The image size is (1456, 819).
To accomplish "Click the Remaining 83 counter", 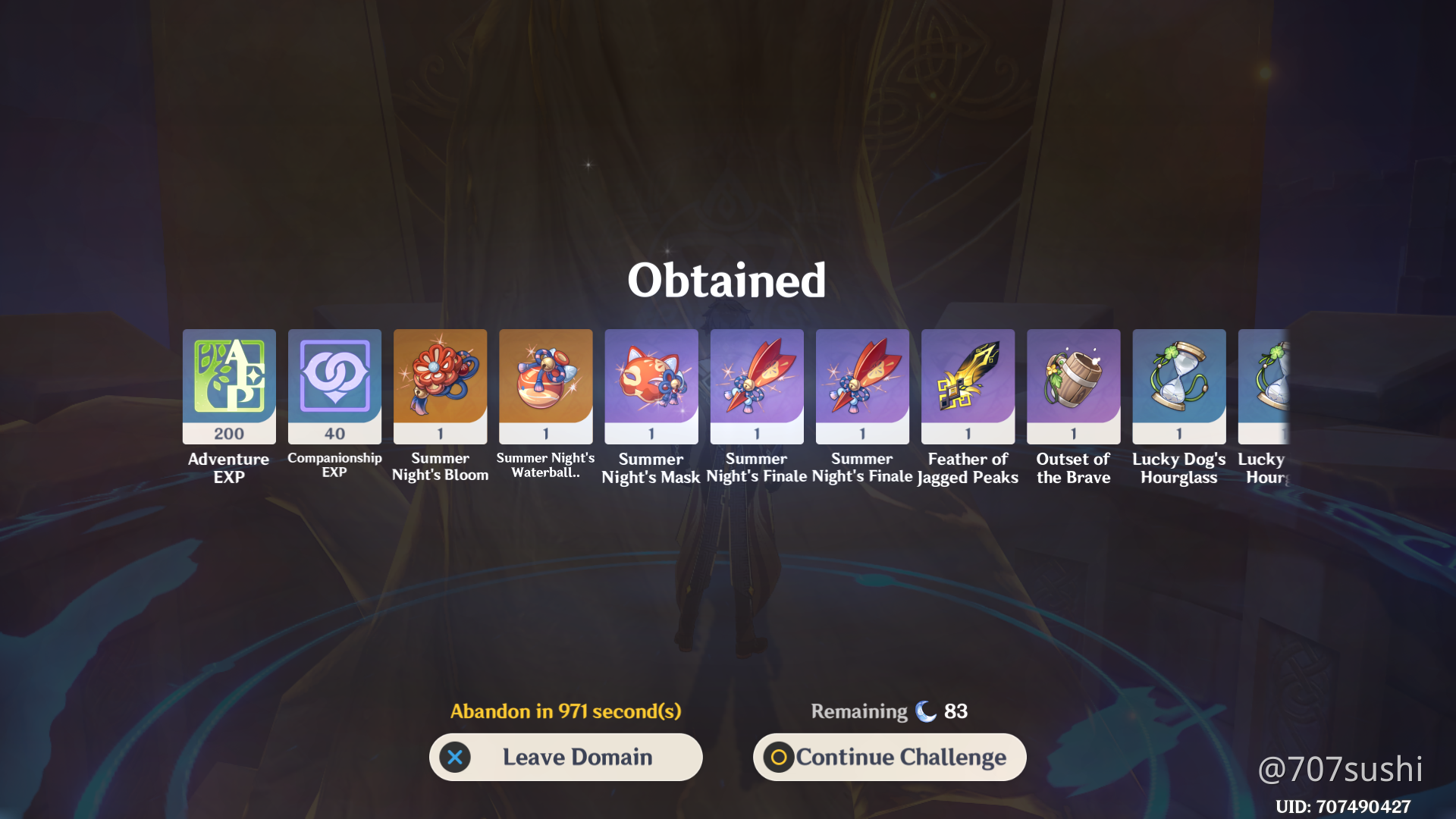I will point(889,711).
